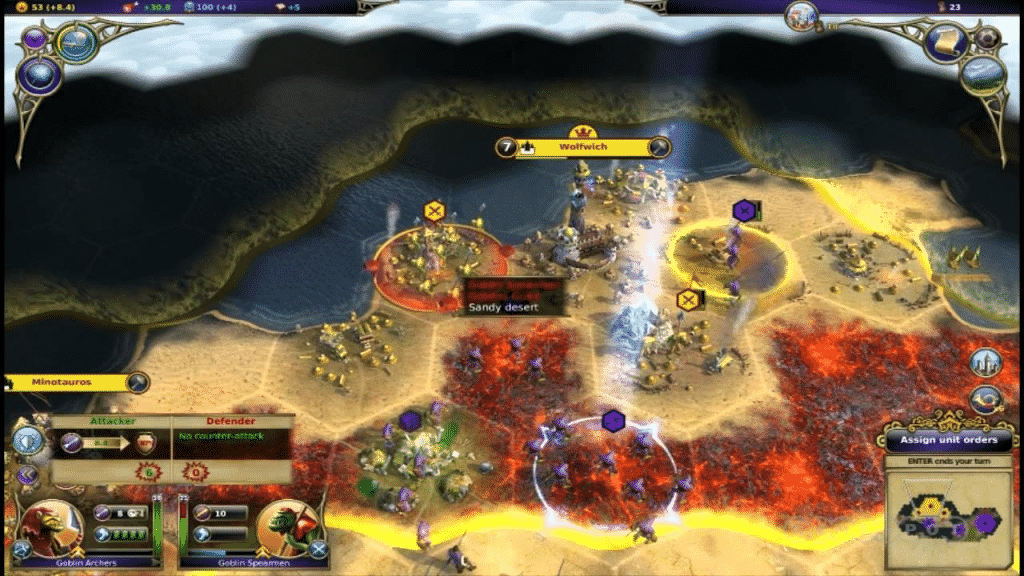Collapse panel with the purple double-arrow button
Viewport: 1024px width, 576px height.
pos(28,476)
